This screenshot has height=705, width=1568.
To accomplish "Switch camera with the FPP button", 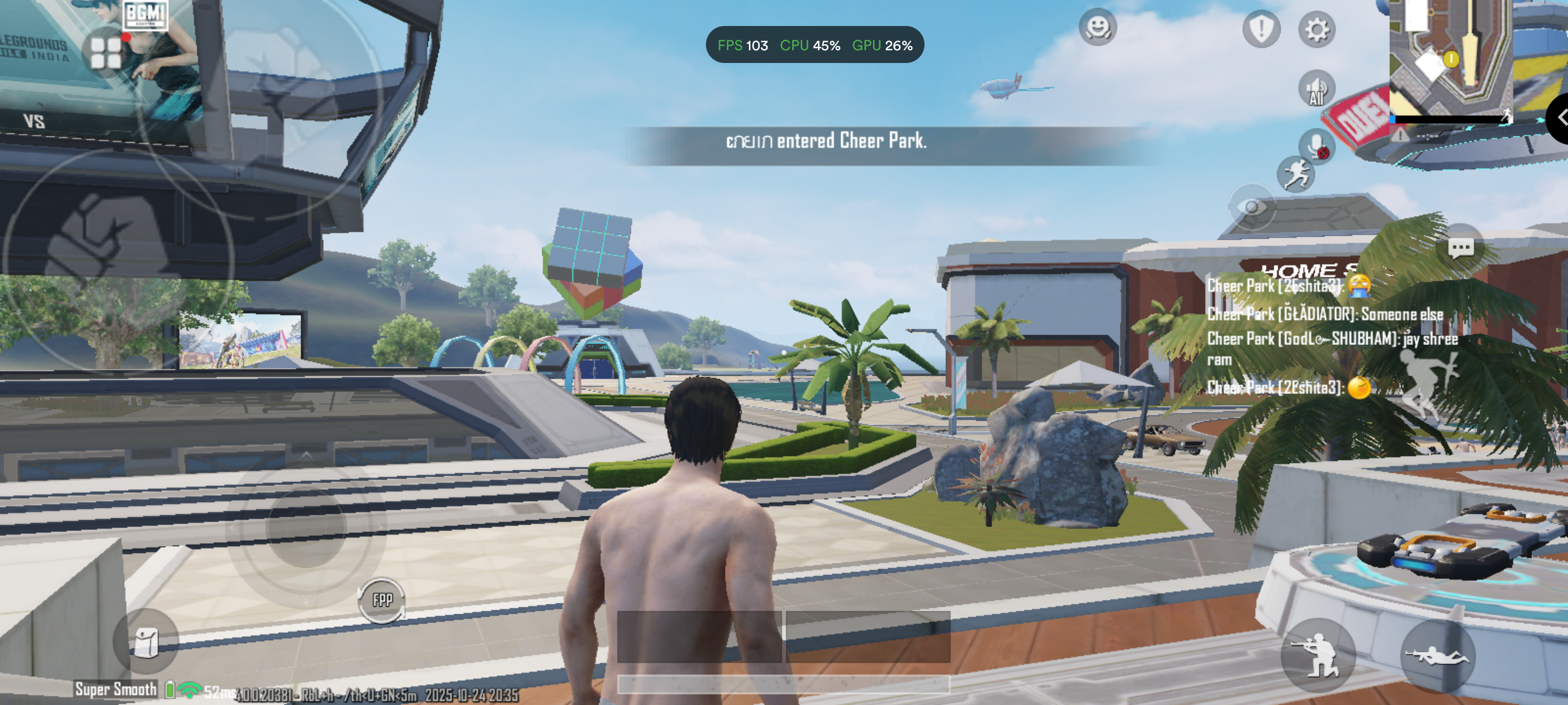I will 382,600.
